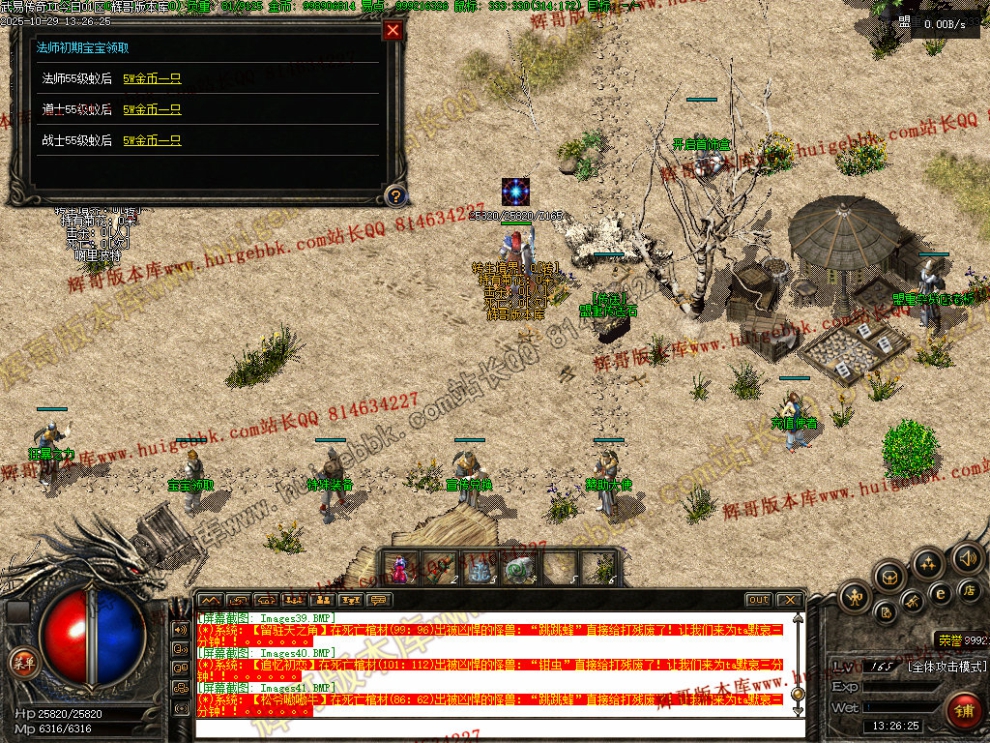Toggle the speaker sound button

(967, 557)
